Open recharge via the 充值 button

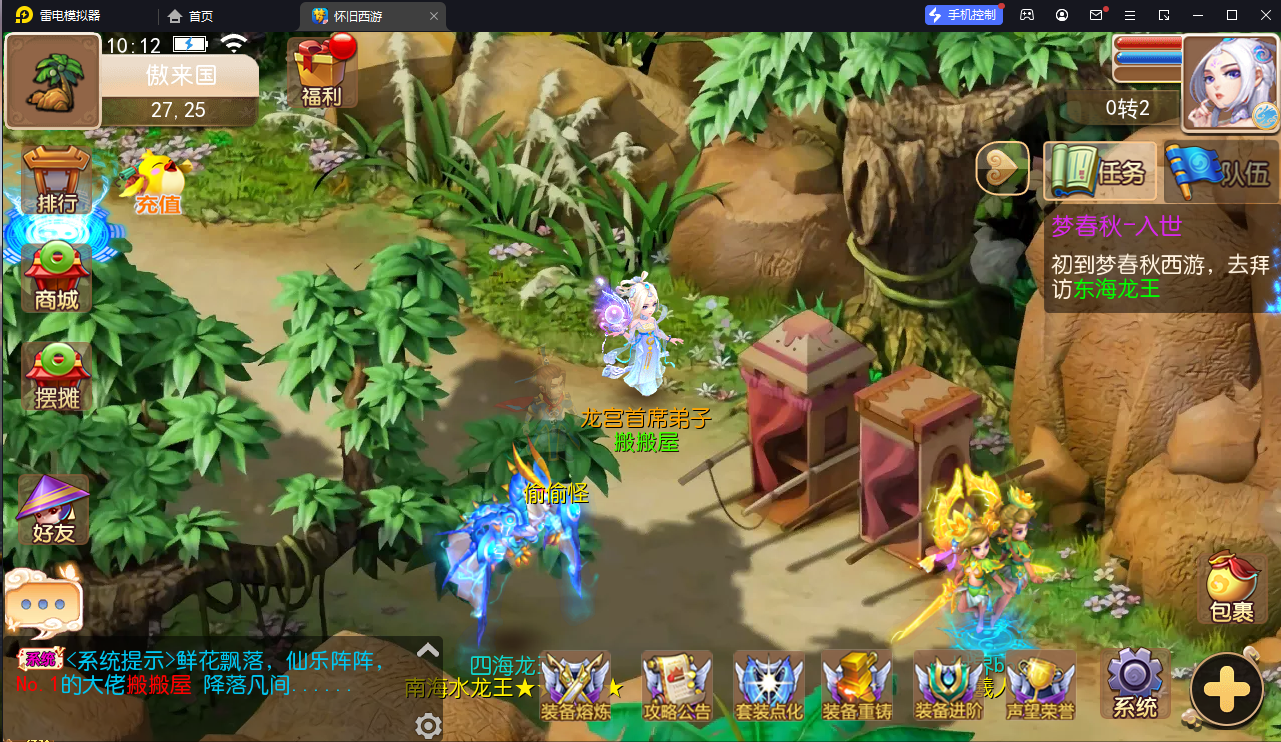click(155, 183)
